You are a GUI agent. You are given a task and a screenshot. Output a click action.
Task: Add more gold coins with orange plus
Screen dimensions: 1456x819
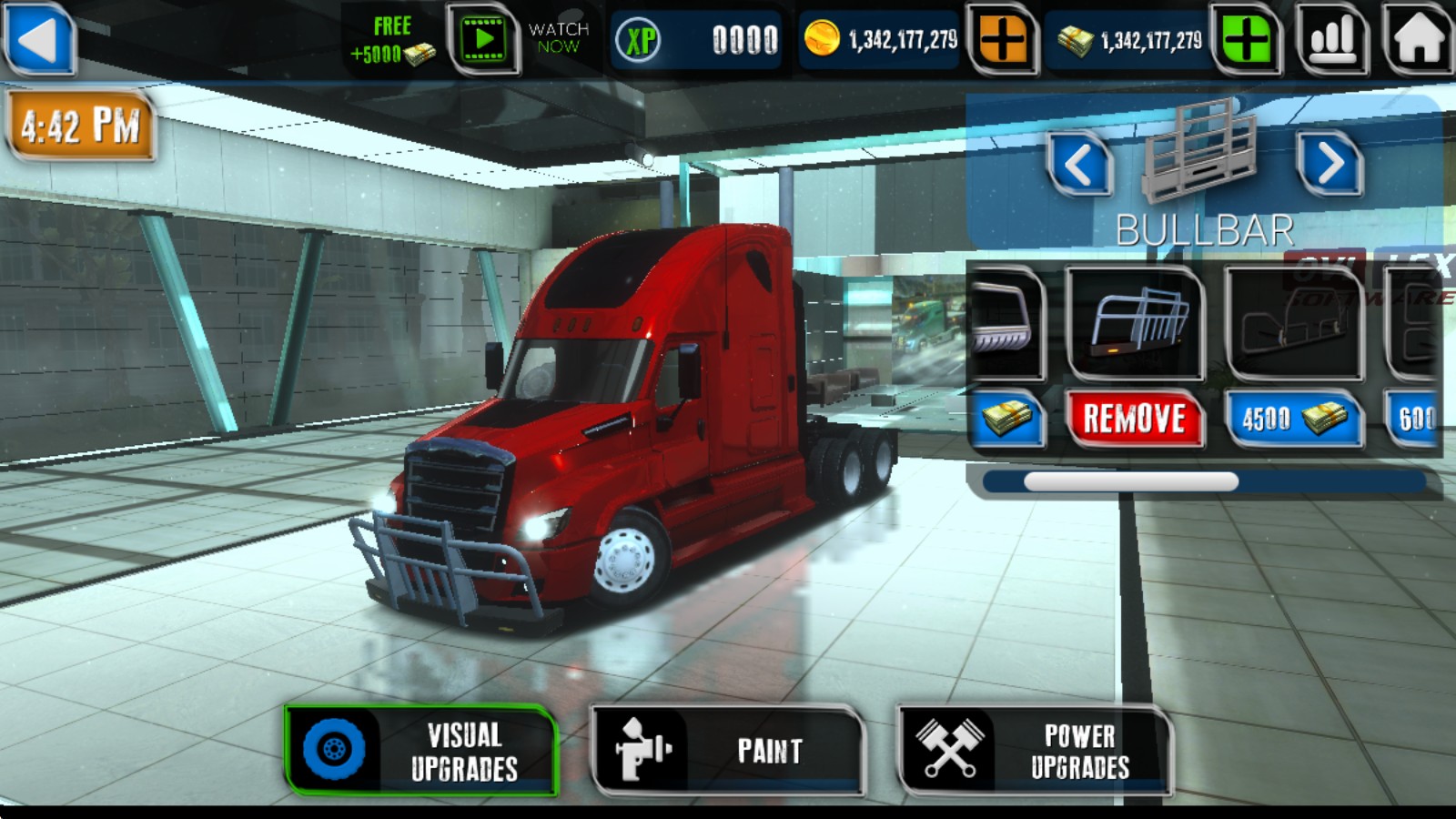(x=1002, y=40)
